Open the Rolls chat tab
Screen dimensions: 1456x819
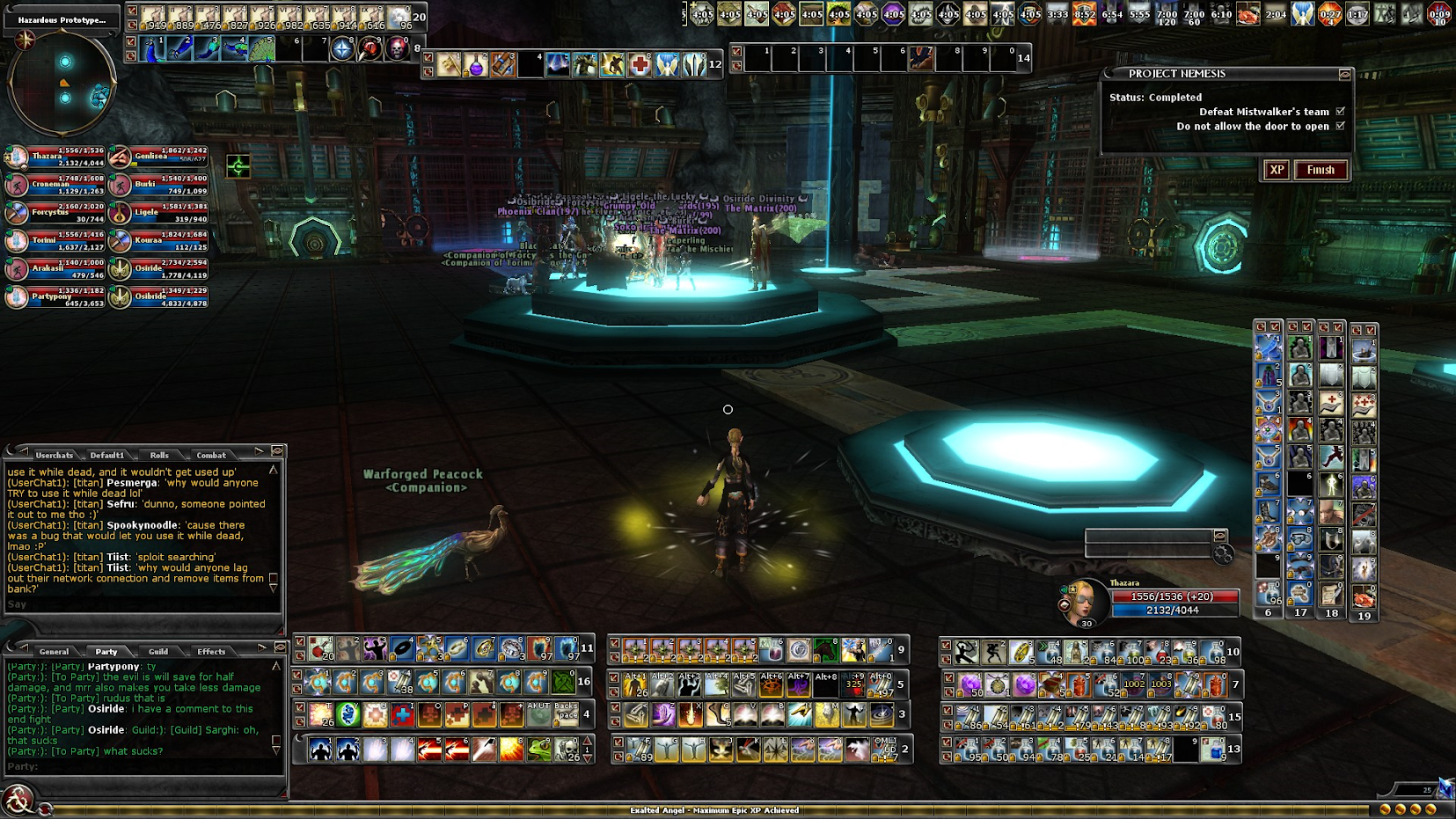(x=159, y=455)
